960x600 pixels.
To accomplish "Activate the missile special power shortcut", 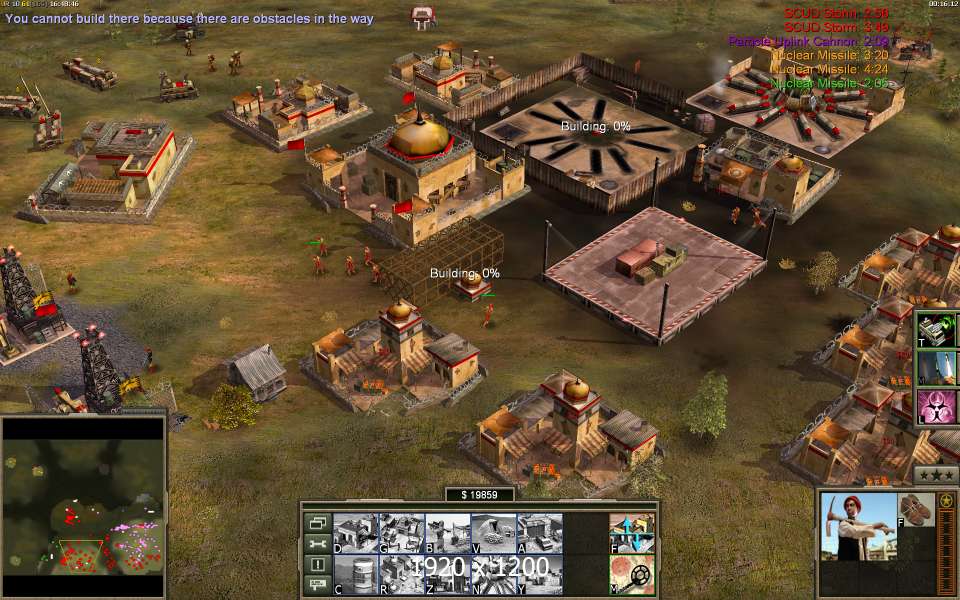I will pos(937,368).
